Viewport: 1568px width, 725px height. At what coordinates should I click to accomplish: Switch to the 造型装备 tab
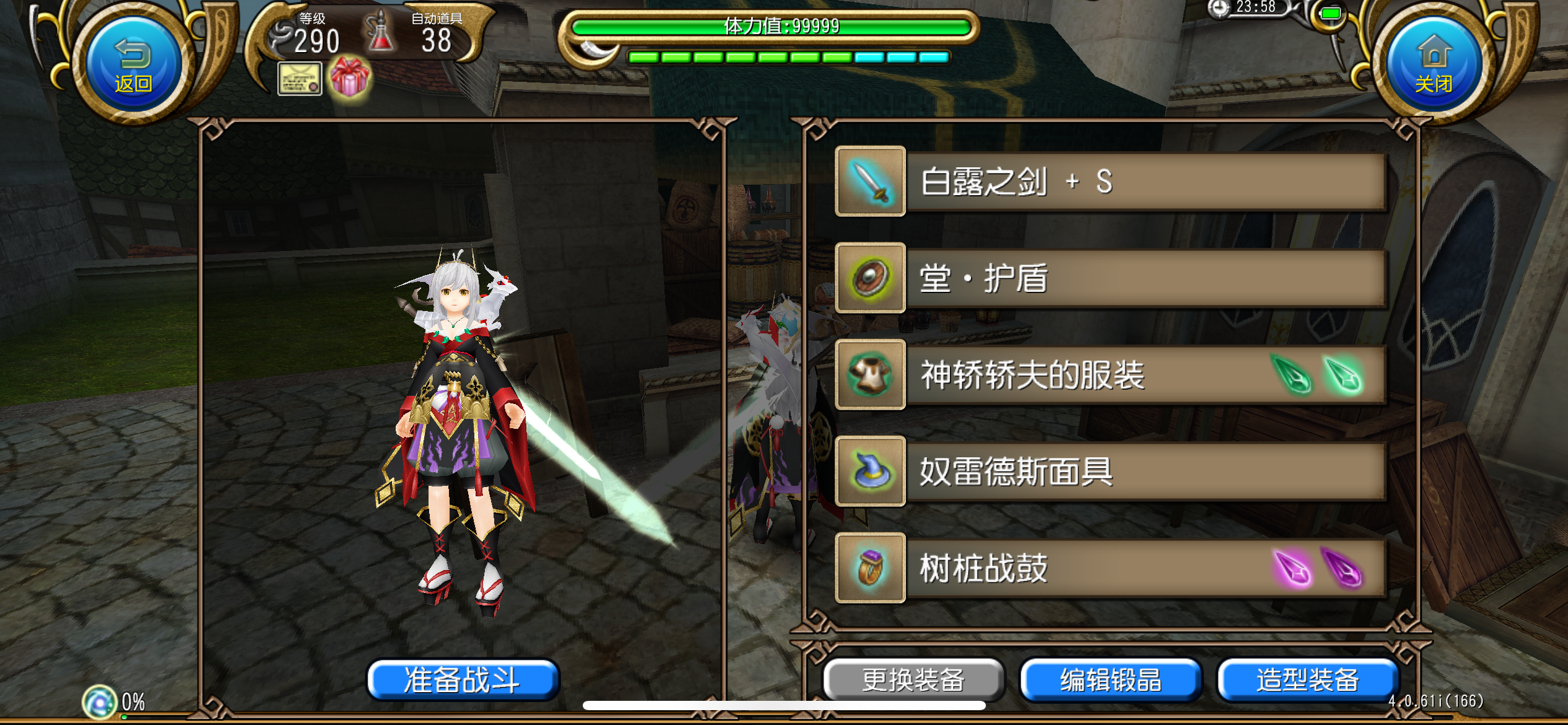point(1308,679)
